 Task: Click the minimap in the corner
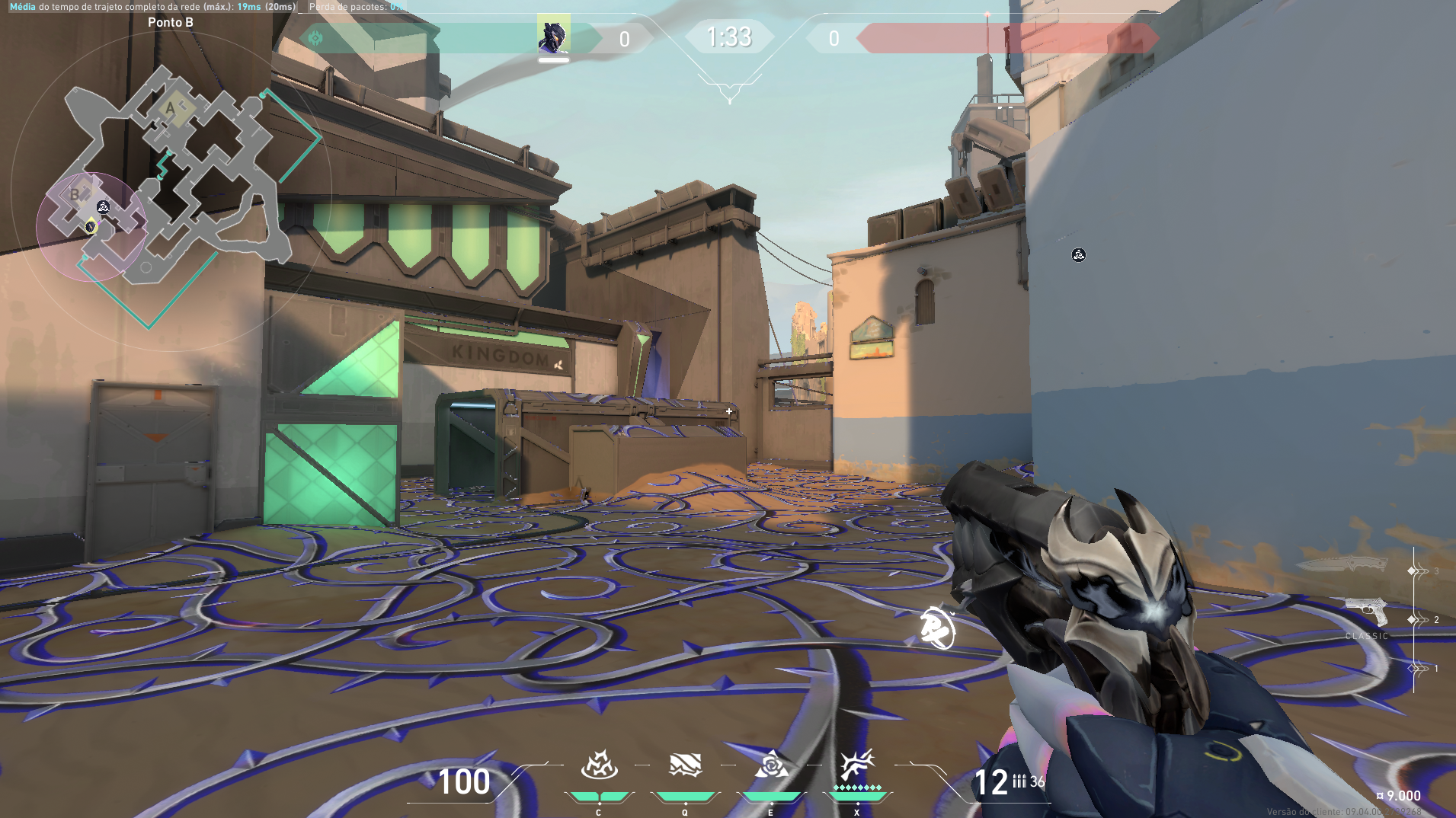click(171, 190)
